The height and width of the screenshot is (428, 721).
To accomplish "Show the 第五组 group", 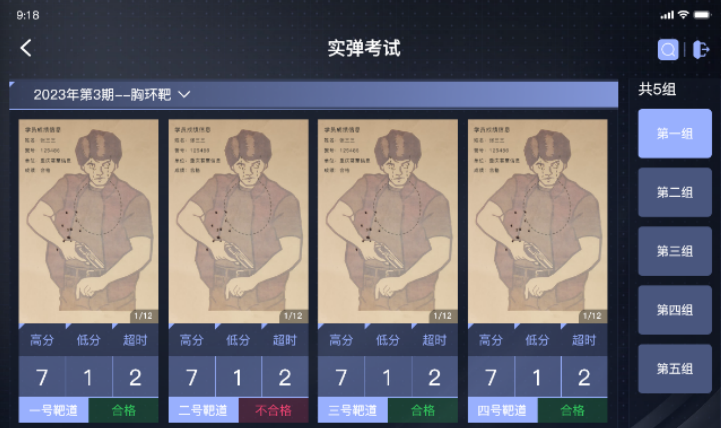I will (x=675, y=368).
